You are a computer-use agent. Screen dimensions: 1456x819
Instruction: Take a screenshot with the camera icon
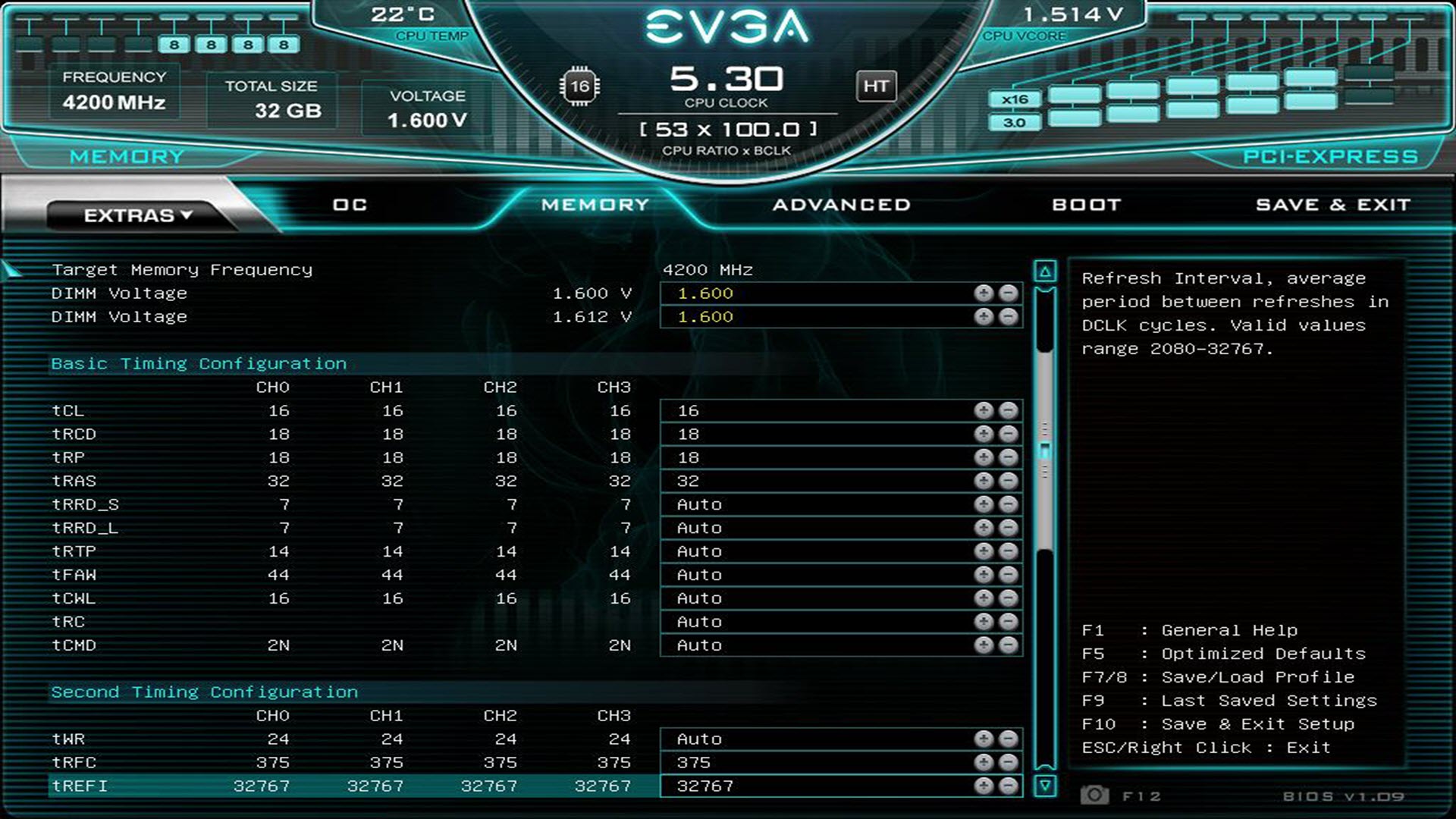pos(1094,795)
